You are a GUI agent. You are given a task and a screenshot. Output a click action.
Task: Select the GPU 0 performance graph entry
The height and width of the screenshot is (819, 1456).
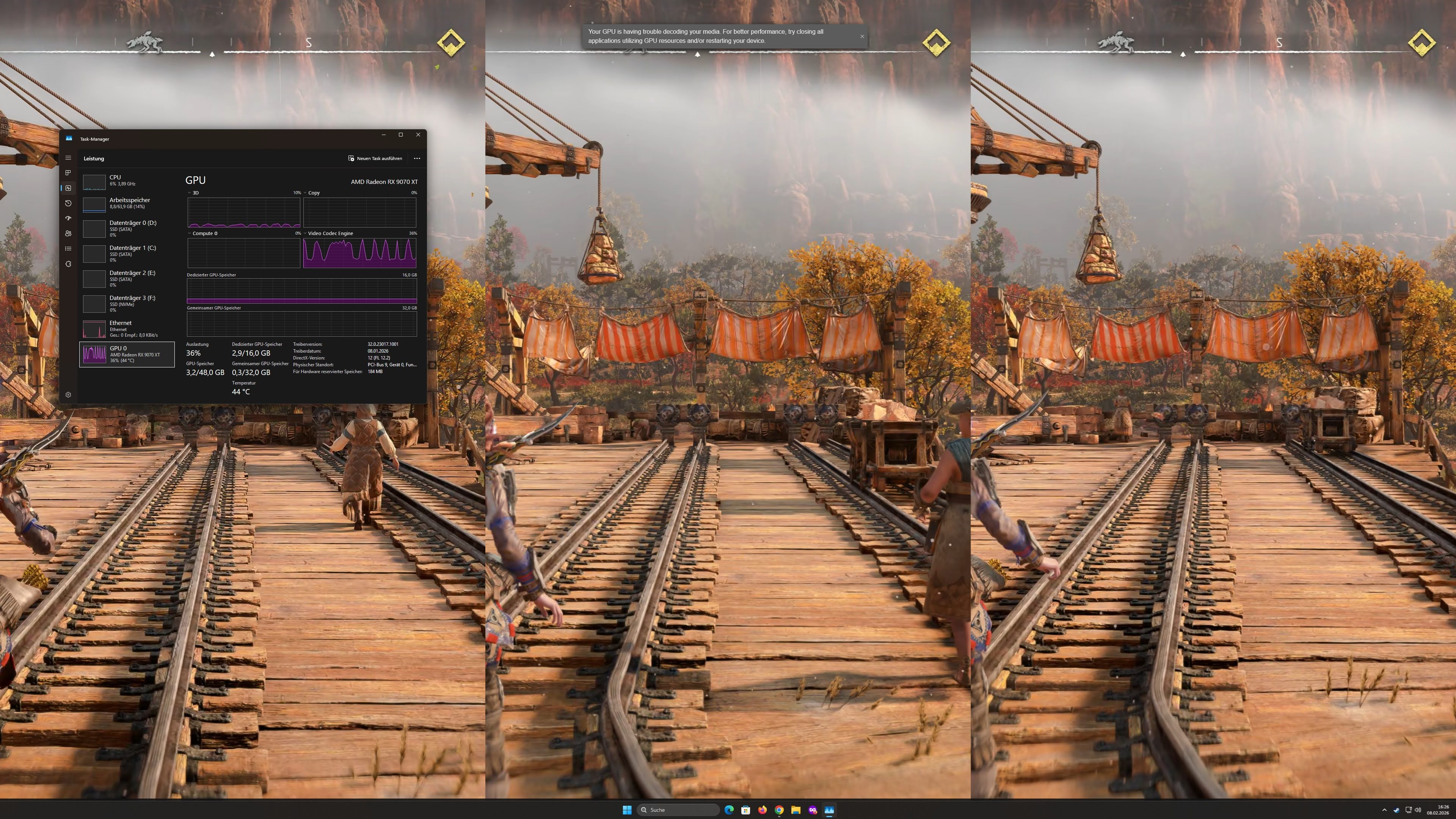coord(127,355)
